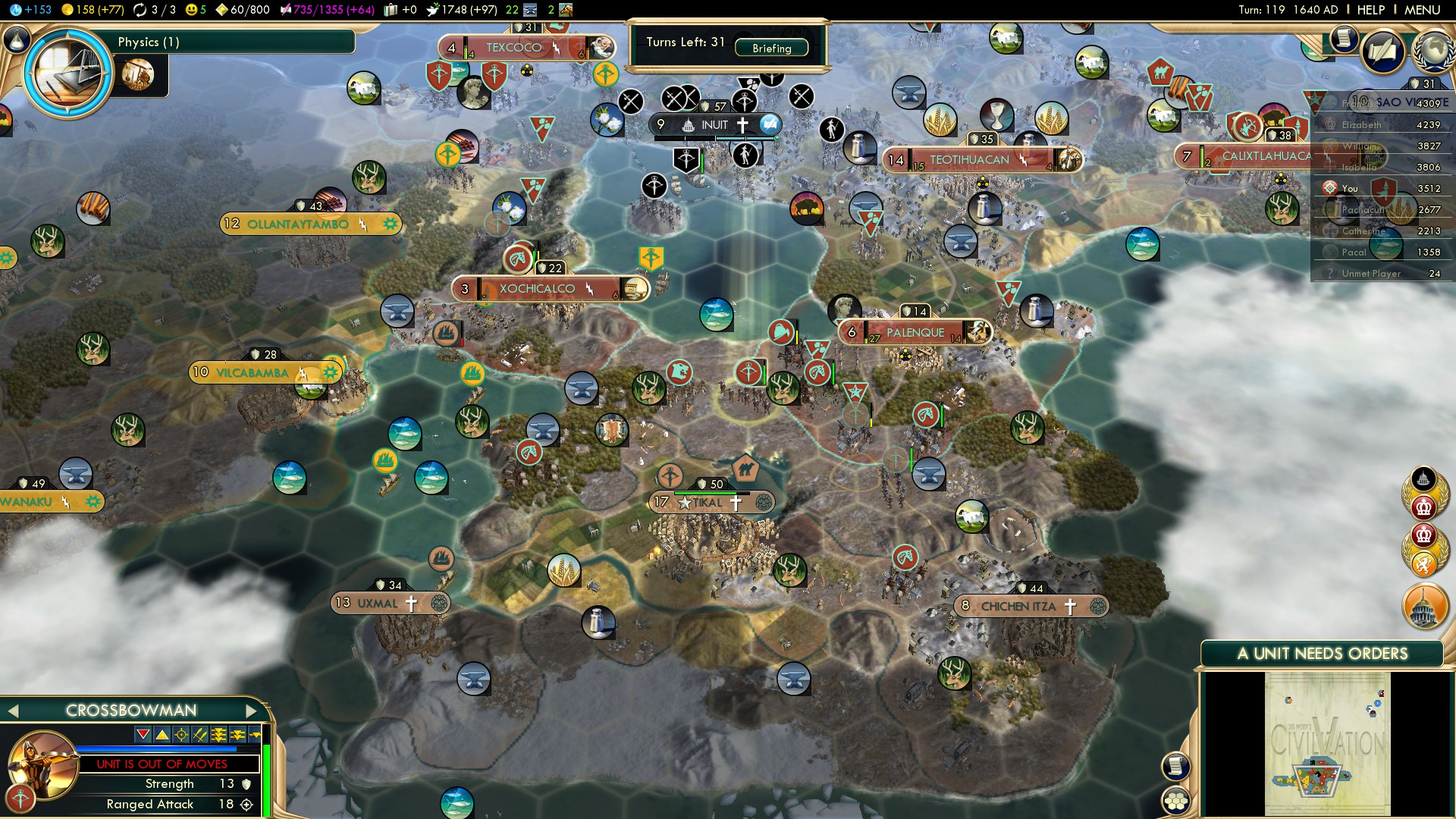
Task: Select next unit with right arrow
Action: point(252,711)
